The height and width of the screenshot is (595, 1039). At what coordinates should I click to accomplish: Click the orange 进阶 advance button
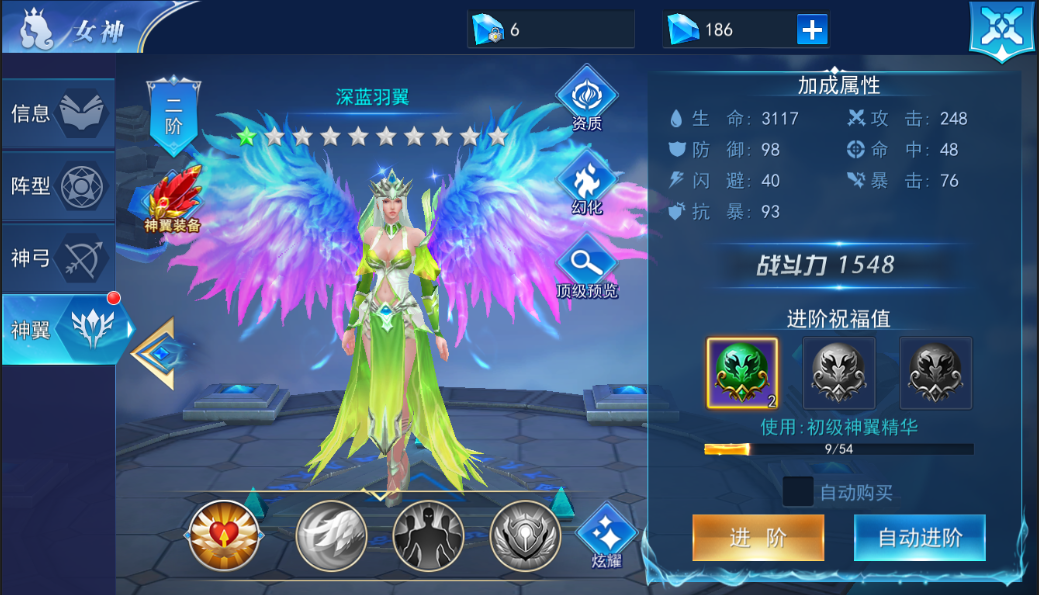758,538
